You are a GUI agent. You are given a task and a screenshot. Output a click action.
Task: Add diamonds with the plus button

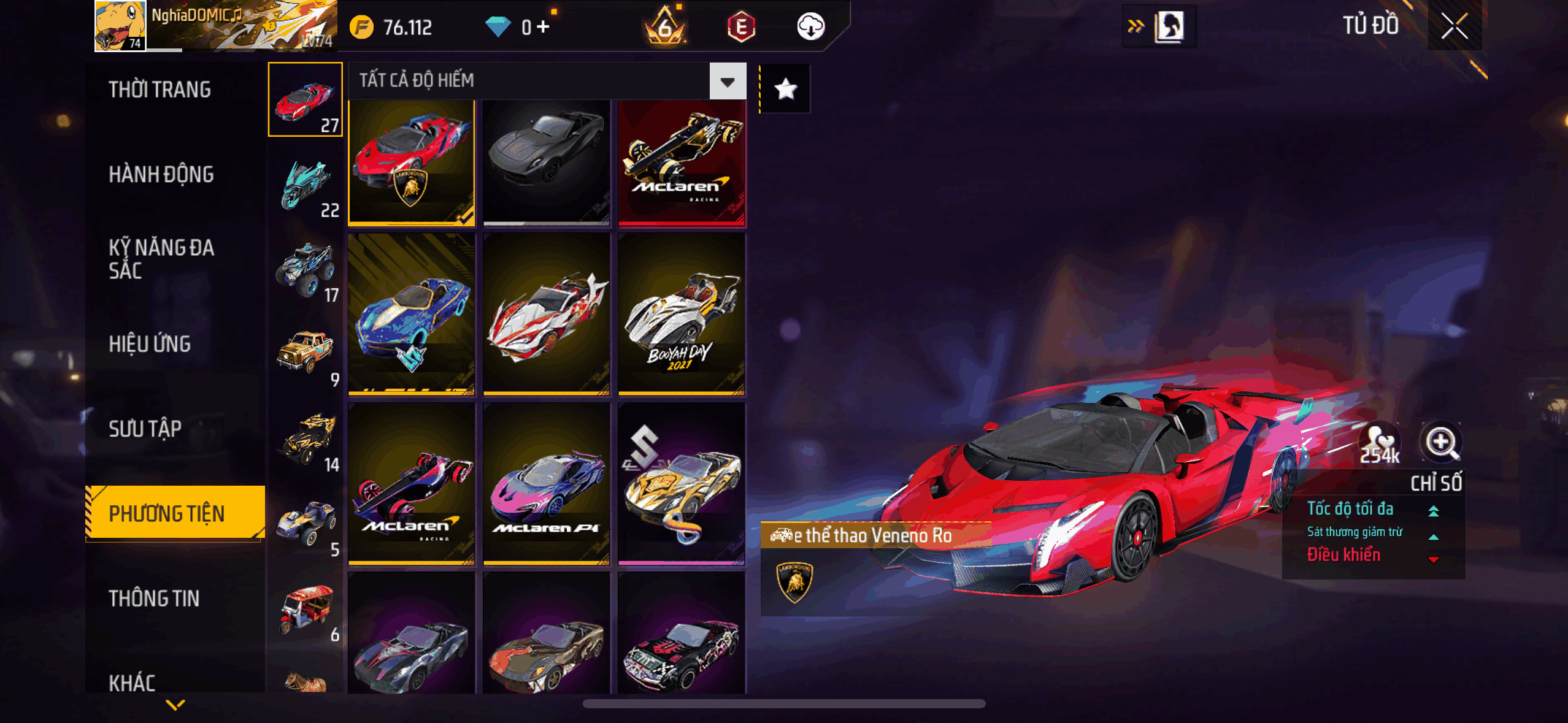coord(544,27)
